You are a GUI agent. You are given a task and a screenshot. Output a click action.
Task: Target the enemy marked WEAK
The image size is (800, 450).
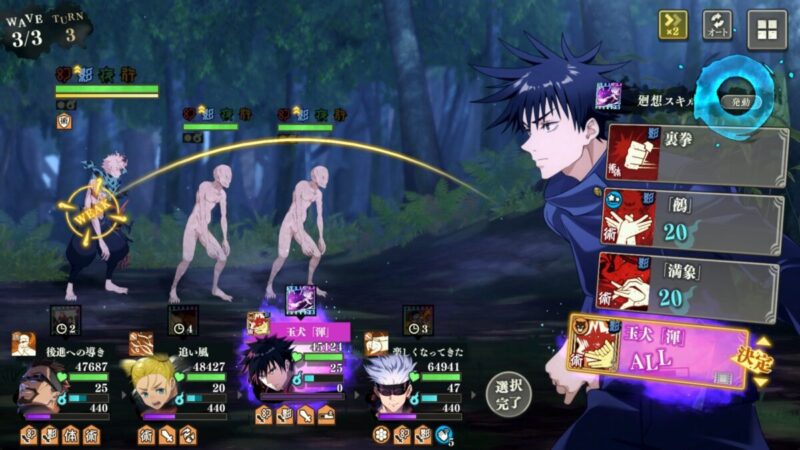click(90, 215)
